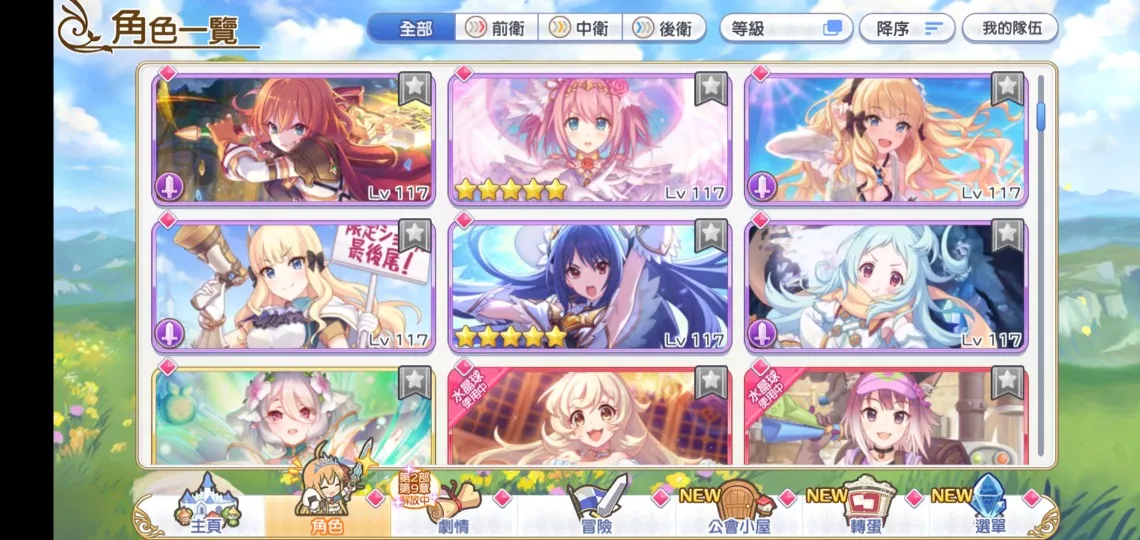Select the 全部 filter tab
Screen dimensions: 1140x540
[x=414, y=28]
